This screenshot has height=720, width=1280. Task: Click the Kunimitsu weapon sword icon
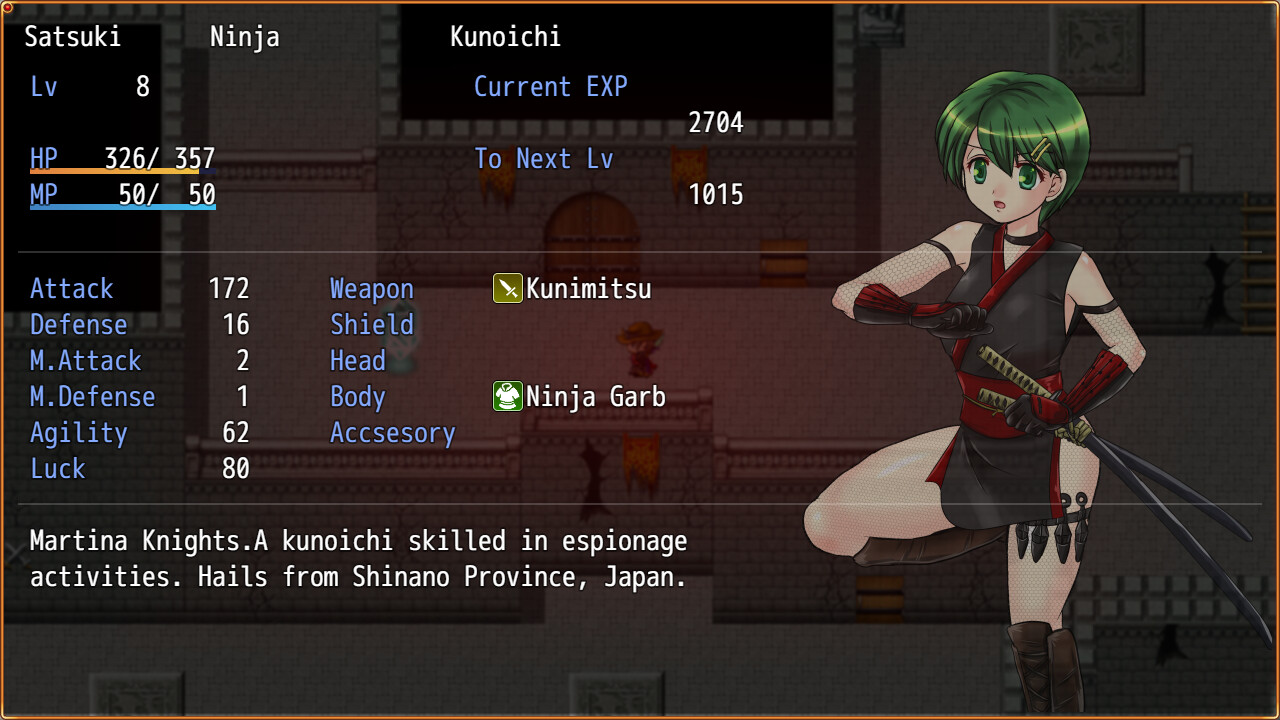click(x=506, y=289)
